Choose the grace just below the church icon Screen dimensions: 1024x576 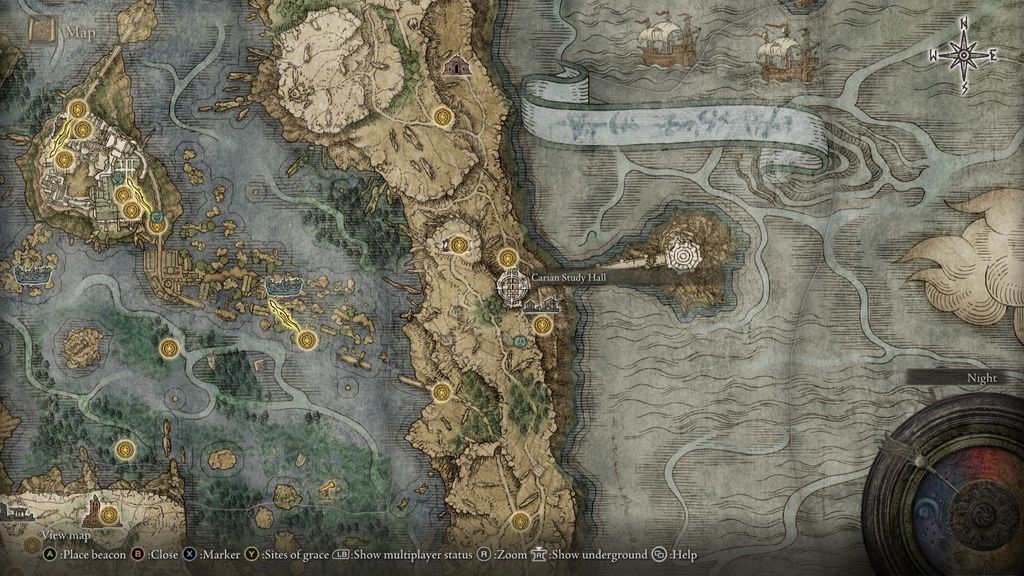tap(444, 117)
